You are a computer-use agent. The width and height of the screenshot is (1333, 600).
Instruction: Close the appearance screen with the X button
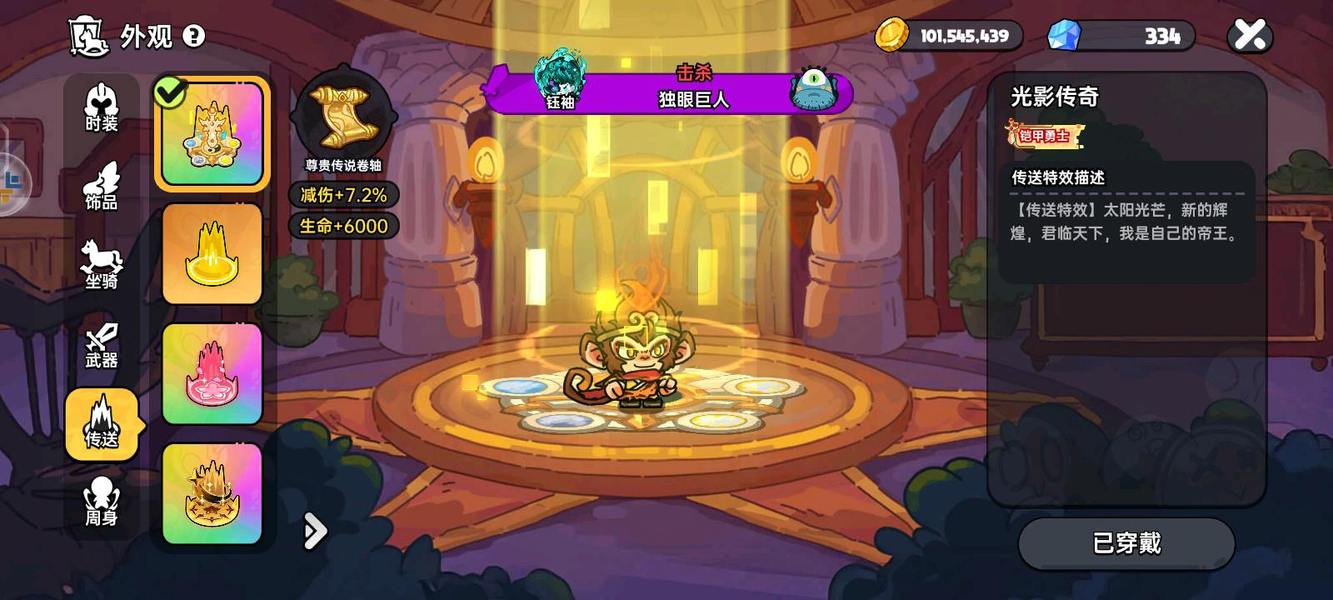(x=1249, y=36)
